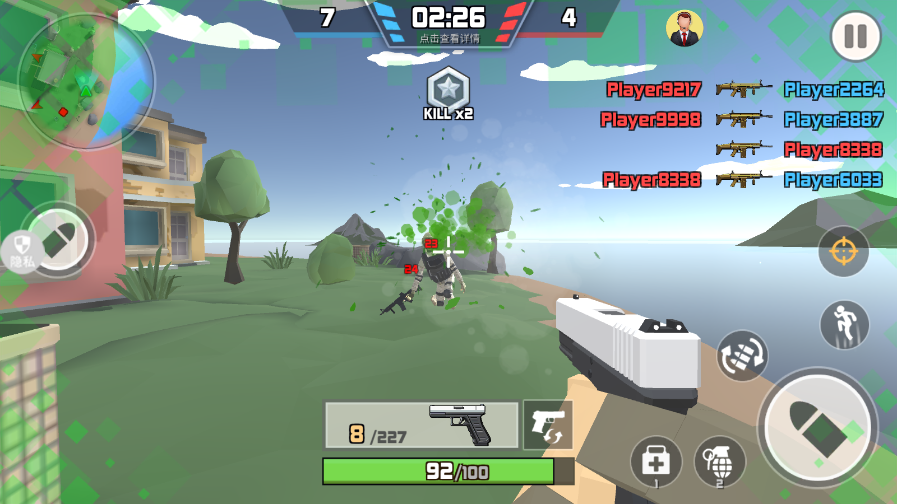Open the circular minimap
897x504 pixels.
point(86,80)
